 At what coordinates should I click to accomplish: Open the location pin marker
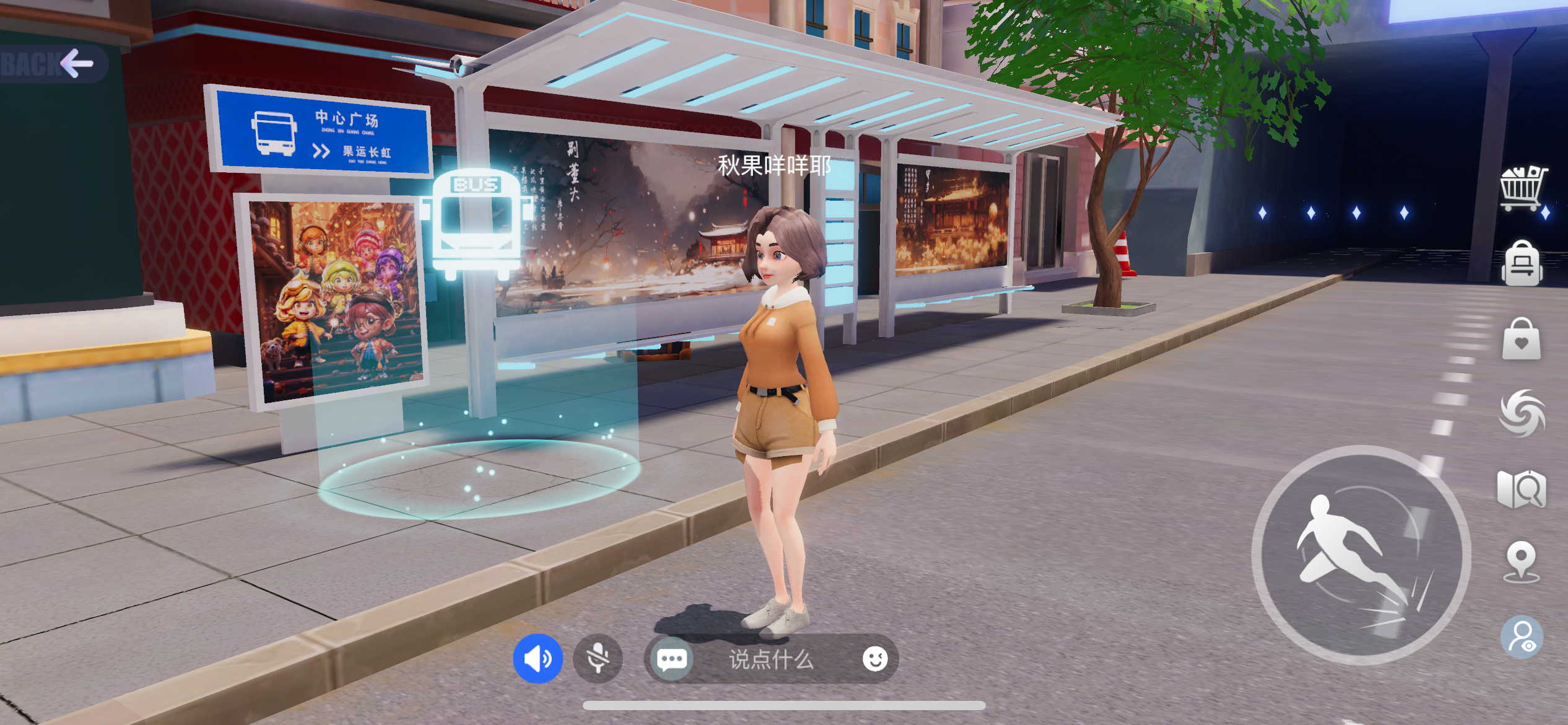coord(1522,561)
